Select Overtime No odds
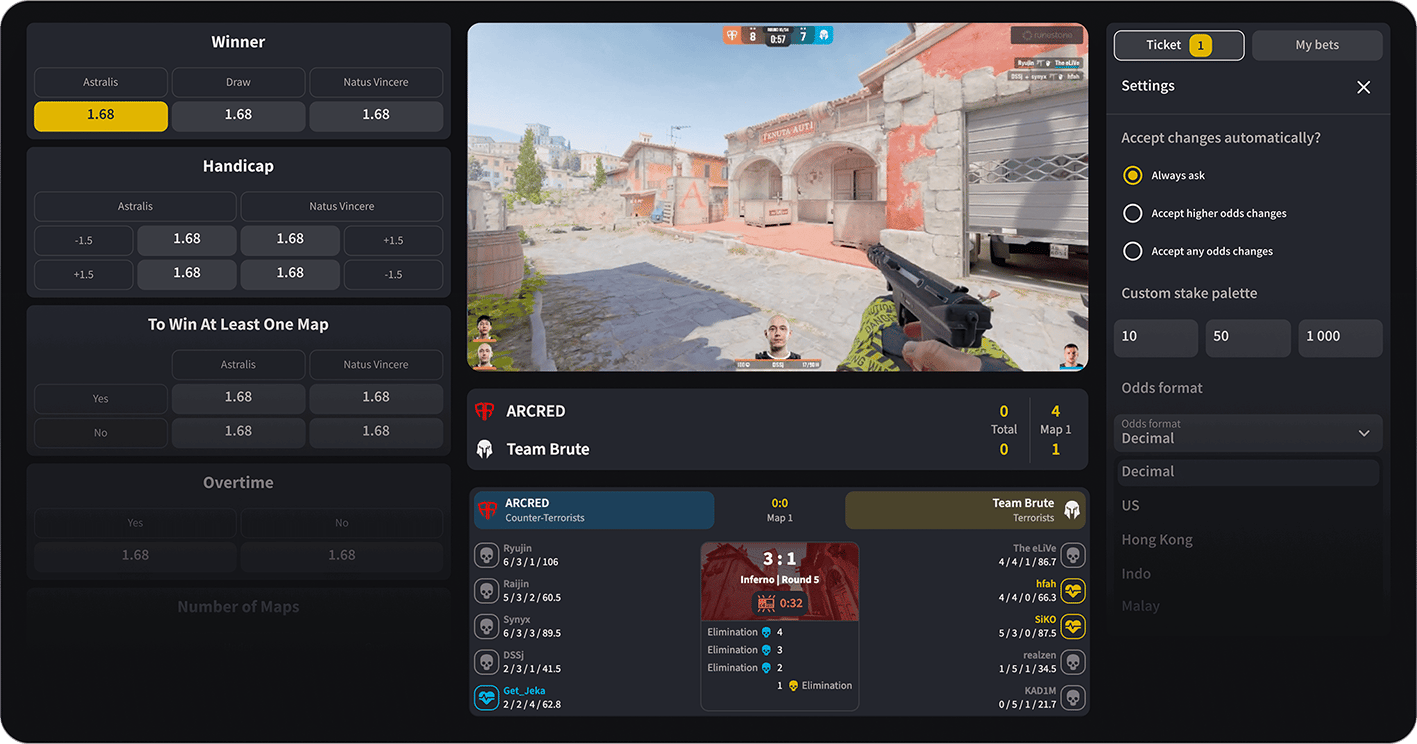This screenshot has height=744, width=1417. tap(342, 555)
